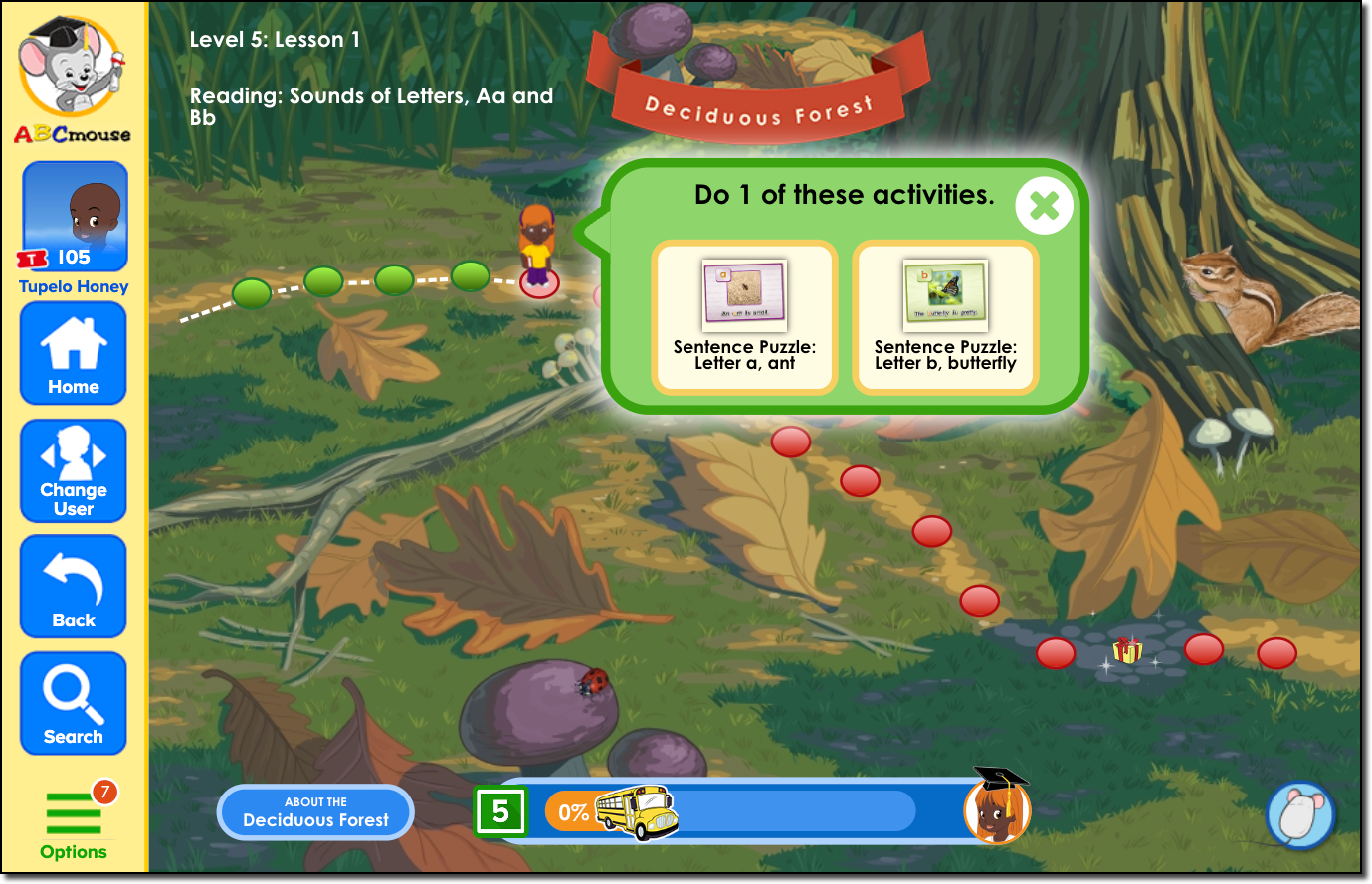Select the Home icon

pos(74,353)
